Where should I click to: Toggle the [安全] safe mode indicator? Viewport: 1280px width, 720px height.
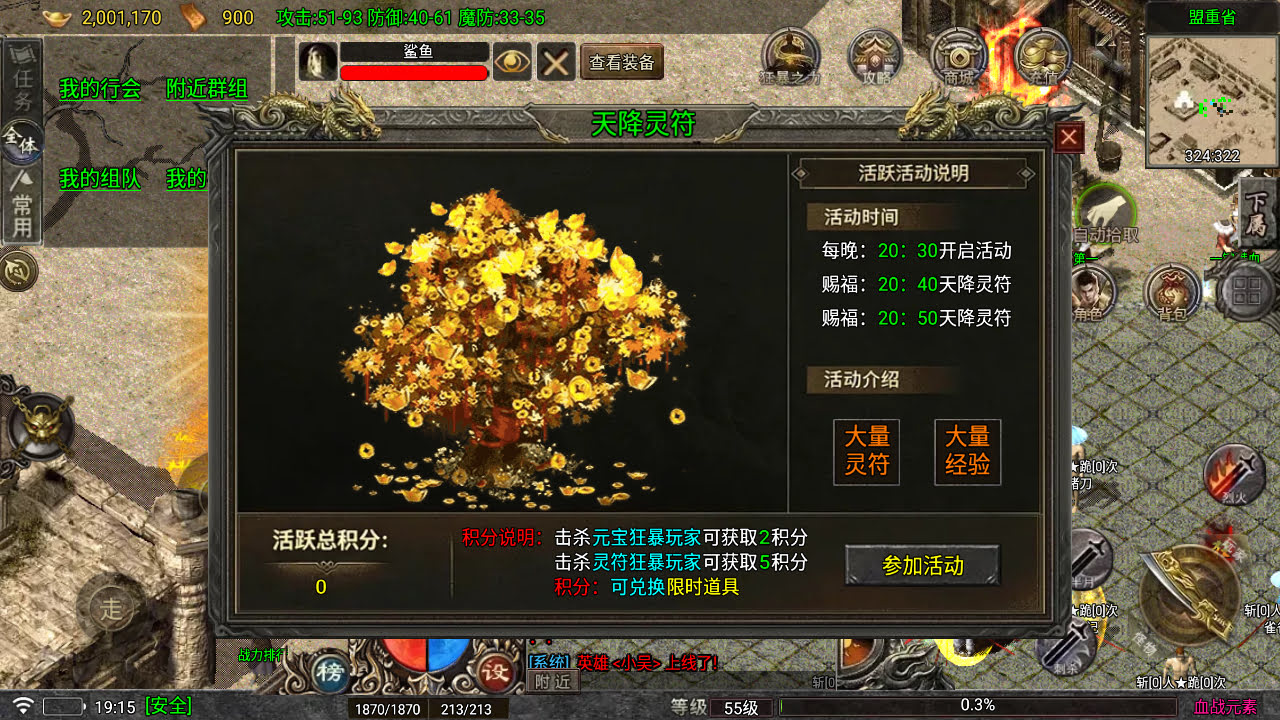pyautogui.click(x=168, y=706)
